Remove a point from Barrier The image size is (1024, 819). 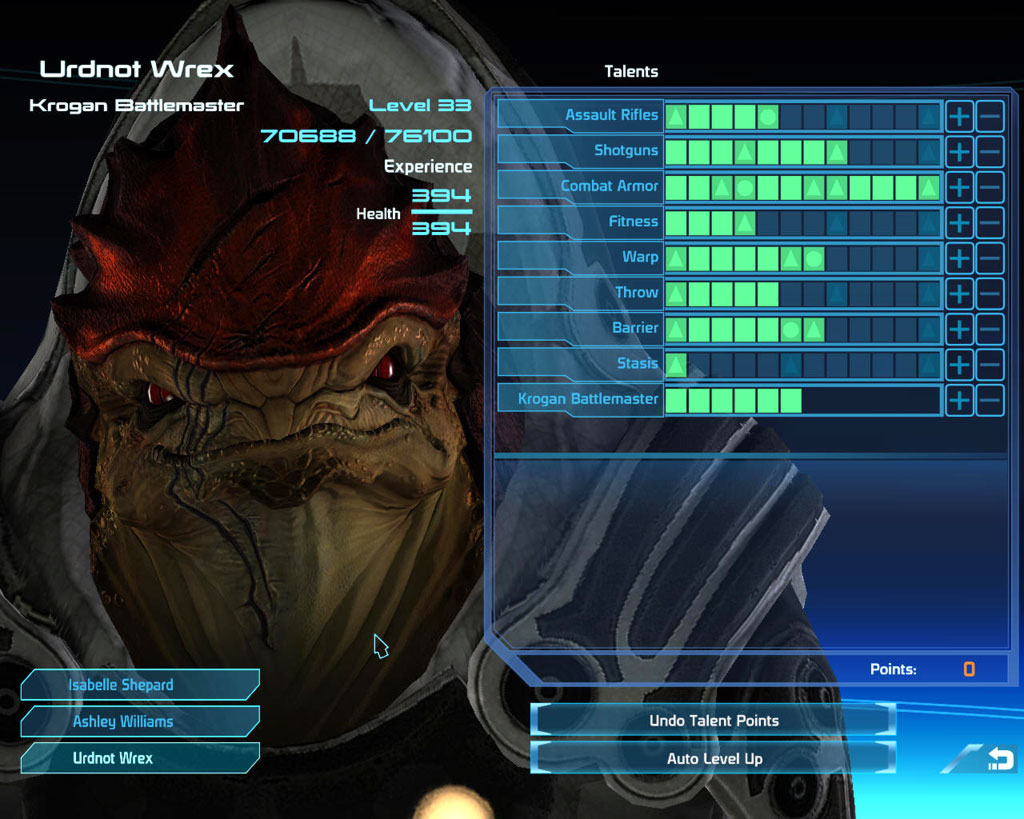990,328
